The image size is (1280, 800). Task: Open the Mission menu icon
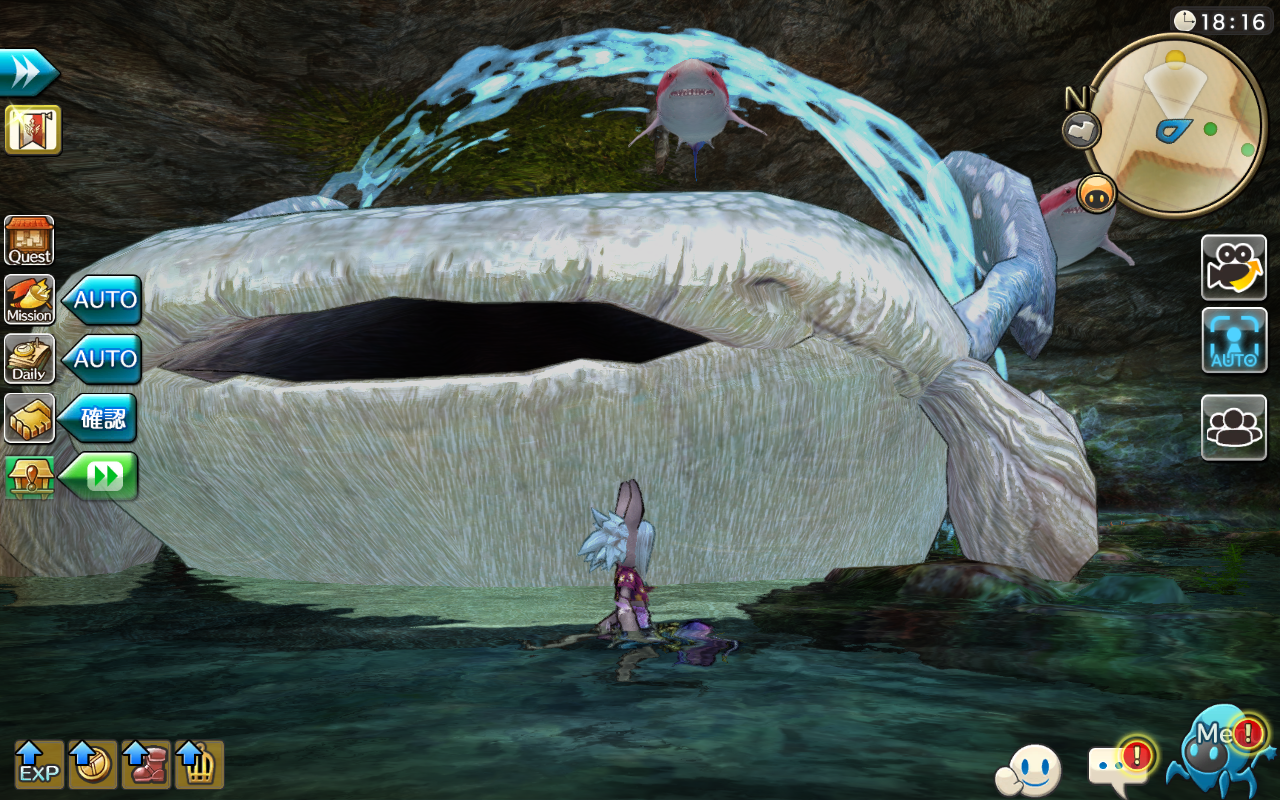(30, 300)
